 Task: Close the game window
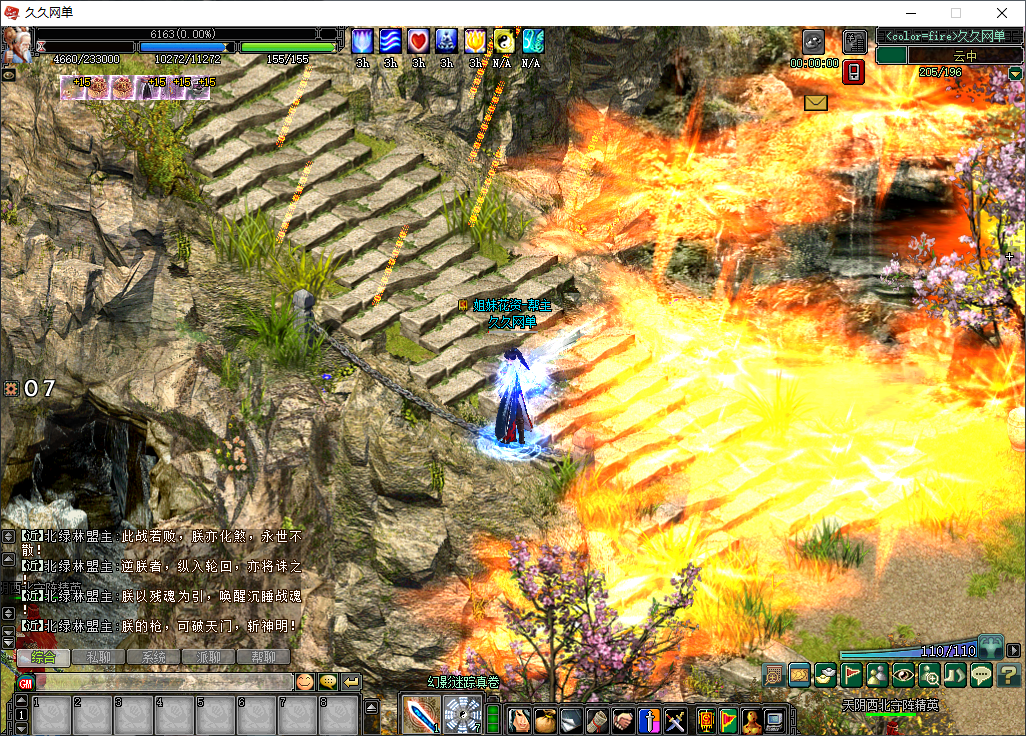click(1002, 13)
